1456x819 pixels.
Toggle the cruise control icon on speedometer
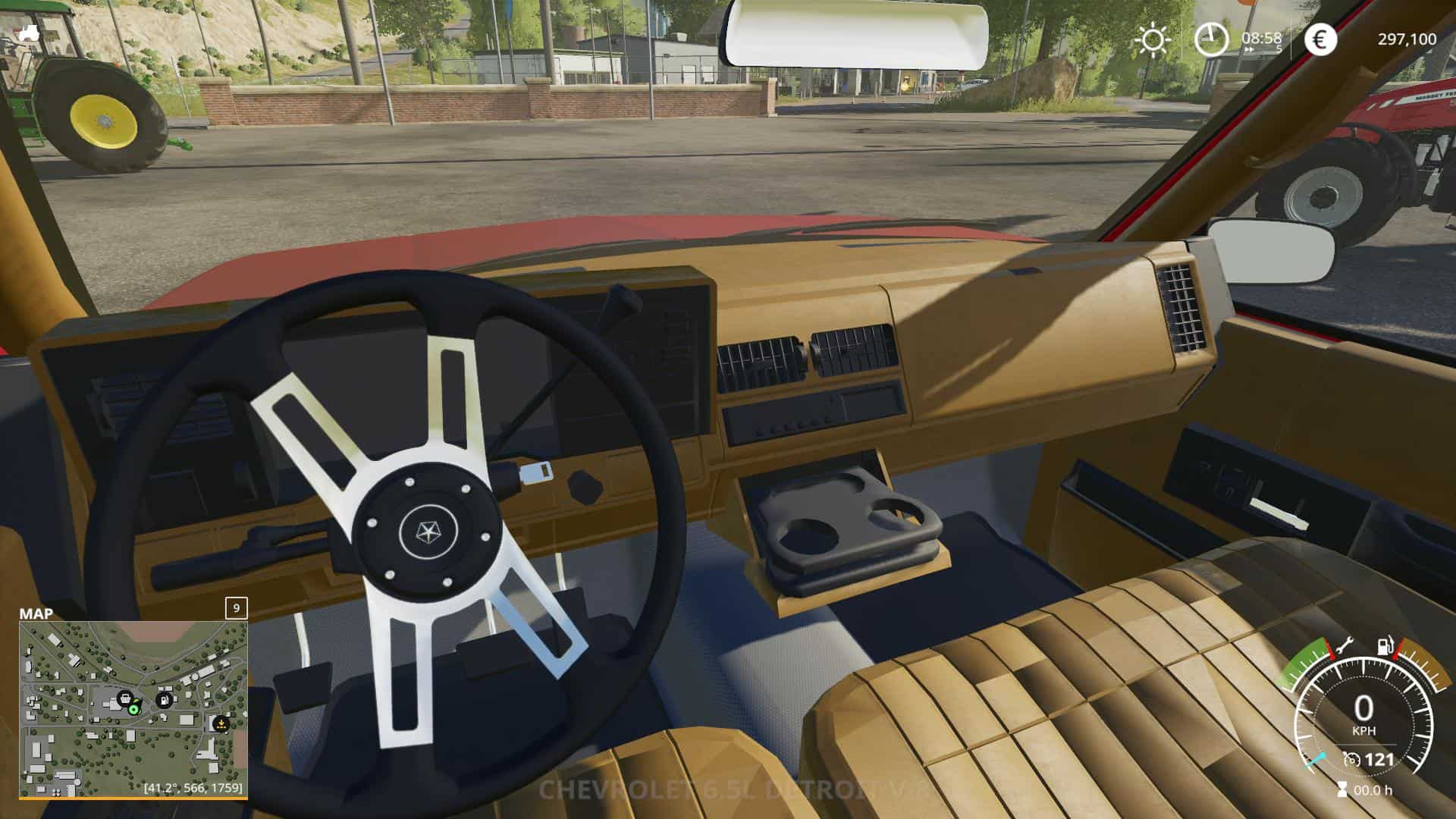point(1351,759)
